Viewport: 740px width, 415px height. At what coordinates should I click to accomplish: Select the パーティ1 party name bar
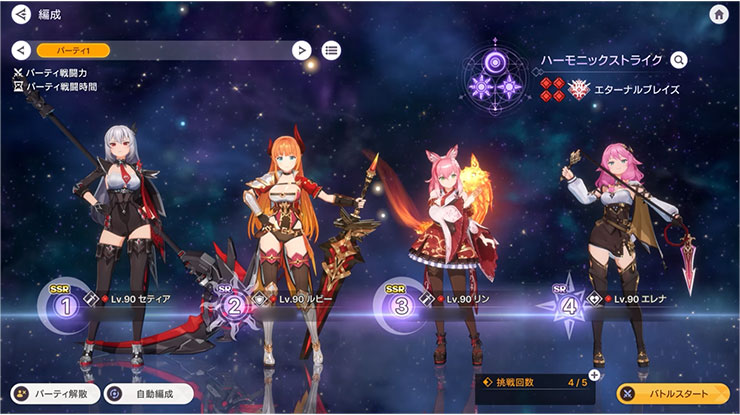pos(160,50)
